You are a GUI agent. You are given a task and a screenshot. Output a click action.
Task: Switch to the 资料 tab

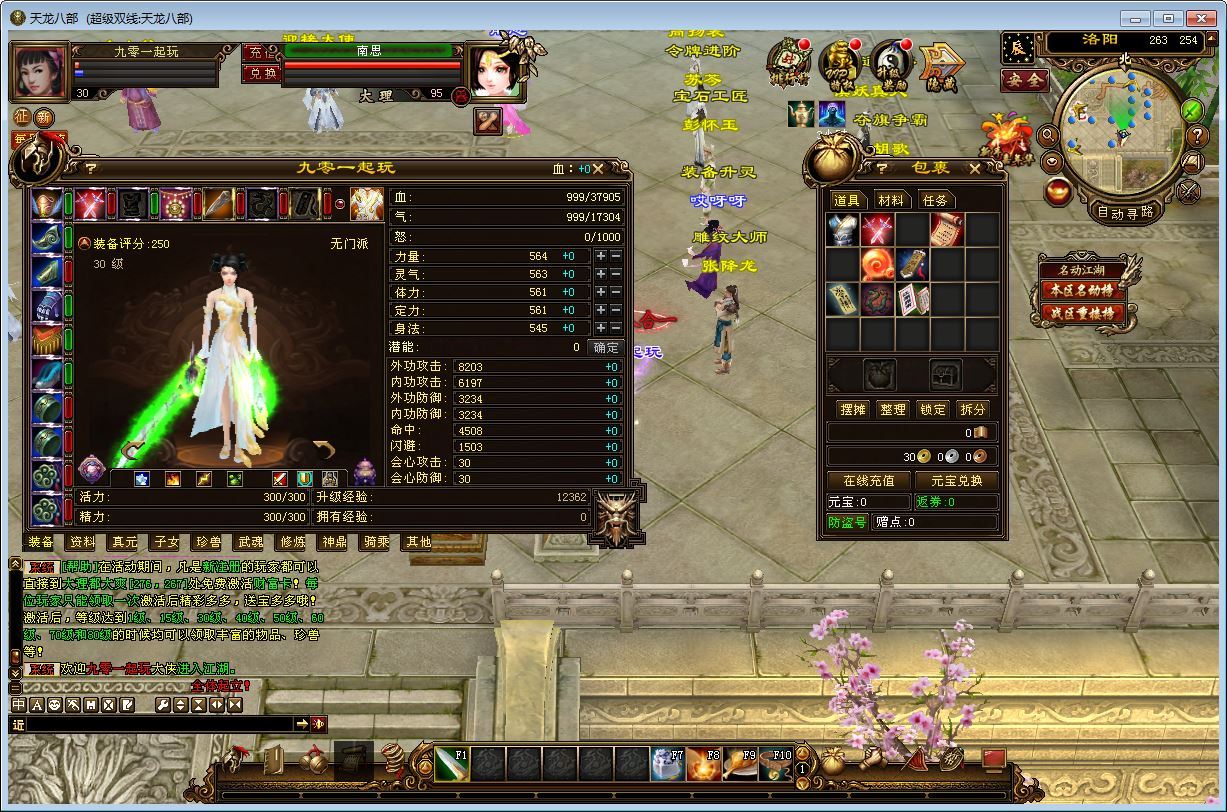point(82,542)
